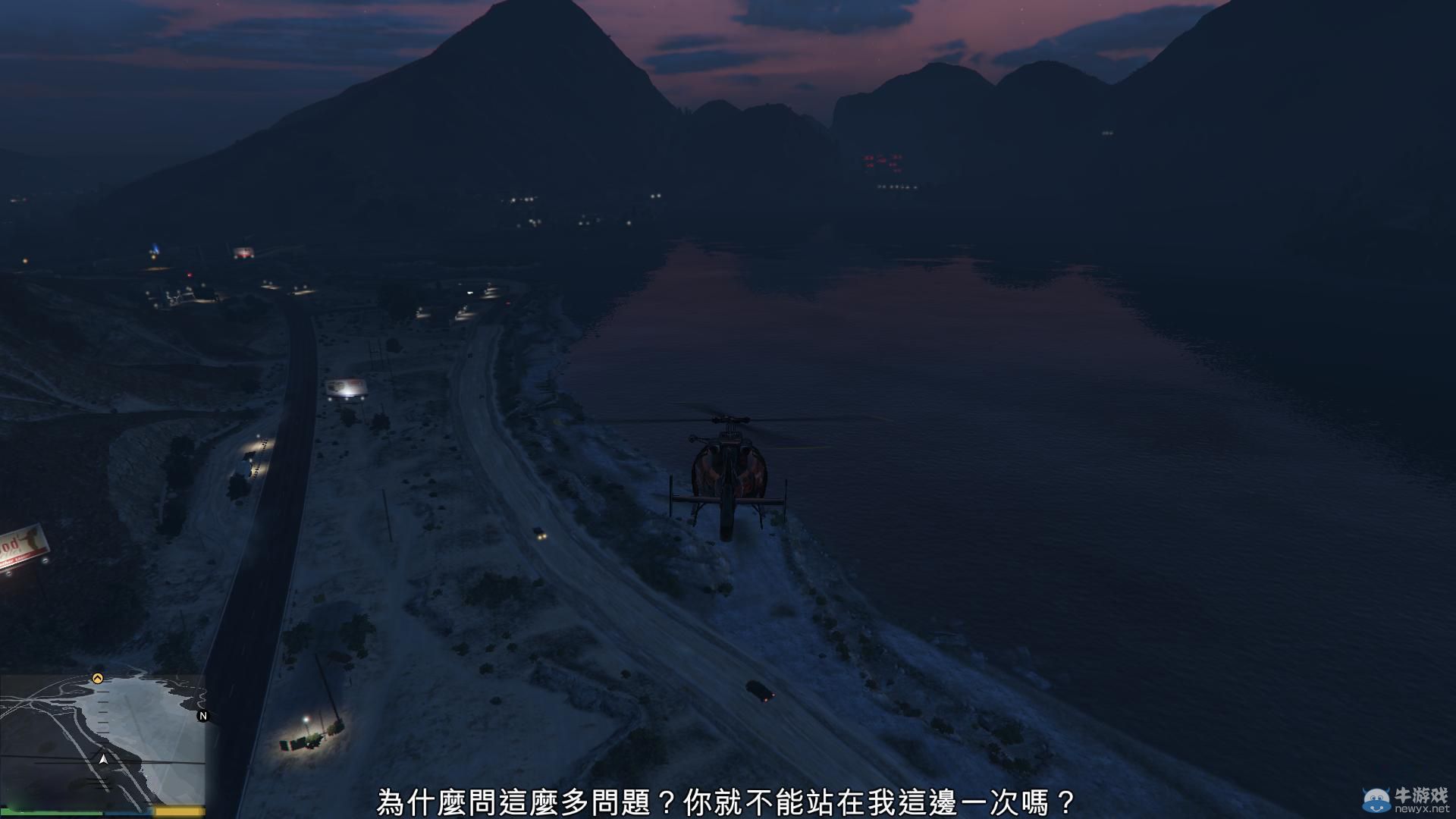Image resolution: width=1456 pixels, height=819 pixels.
Task: Toggle the green health bar segment
Action: coord(53,811)
